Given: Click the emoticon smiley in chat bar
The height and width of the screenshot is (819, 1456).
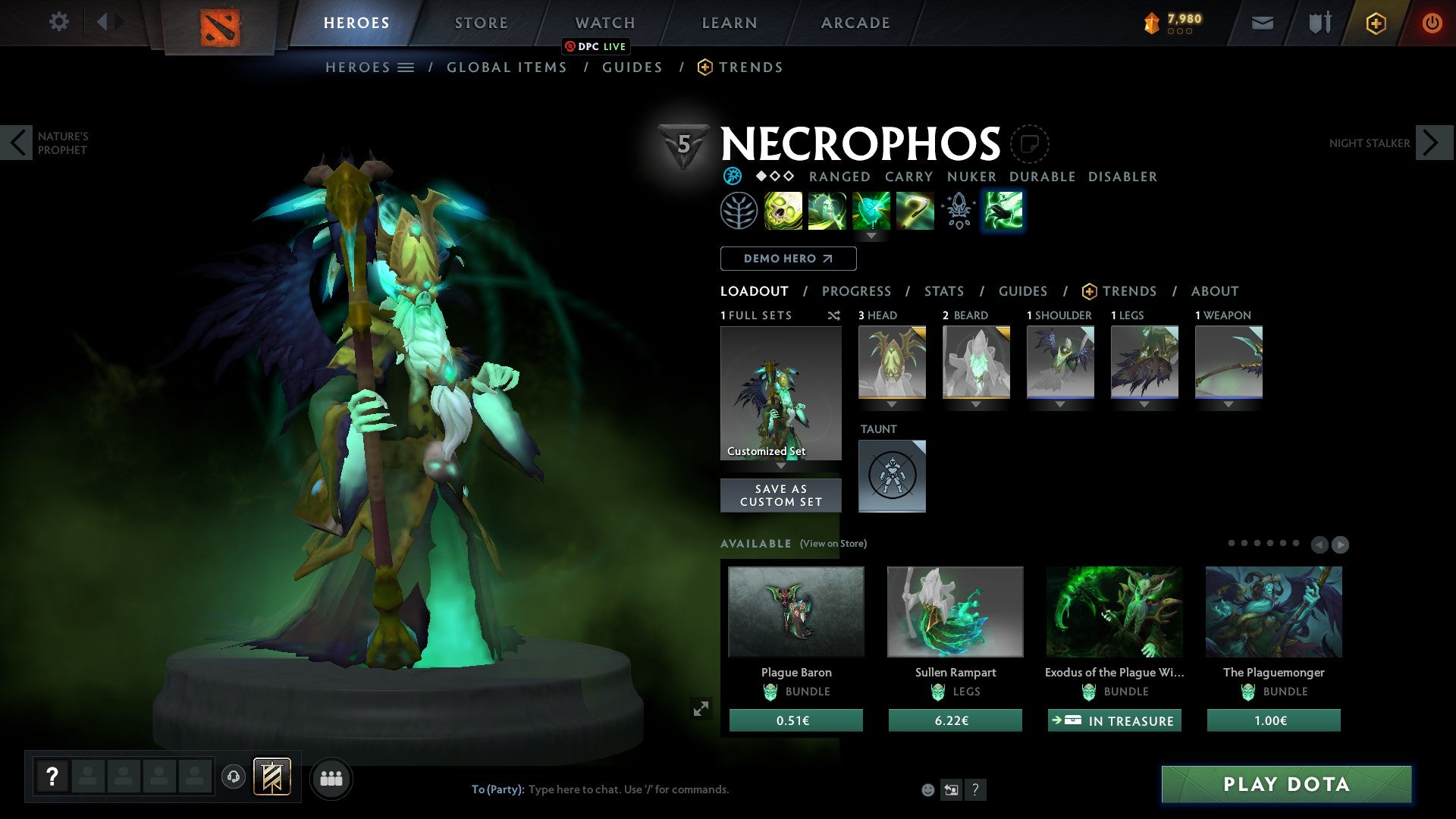Looking at the screenshot, I should (928, 789).
